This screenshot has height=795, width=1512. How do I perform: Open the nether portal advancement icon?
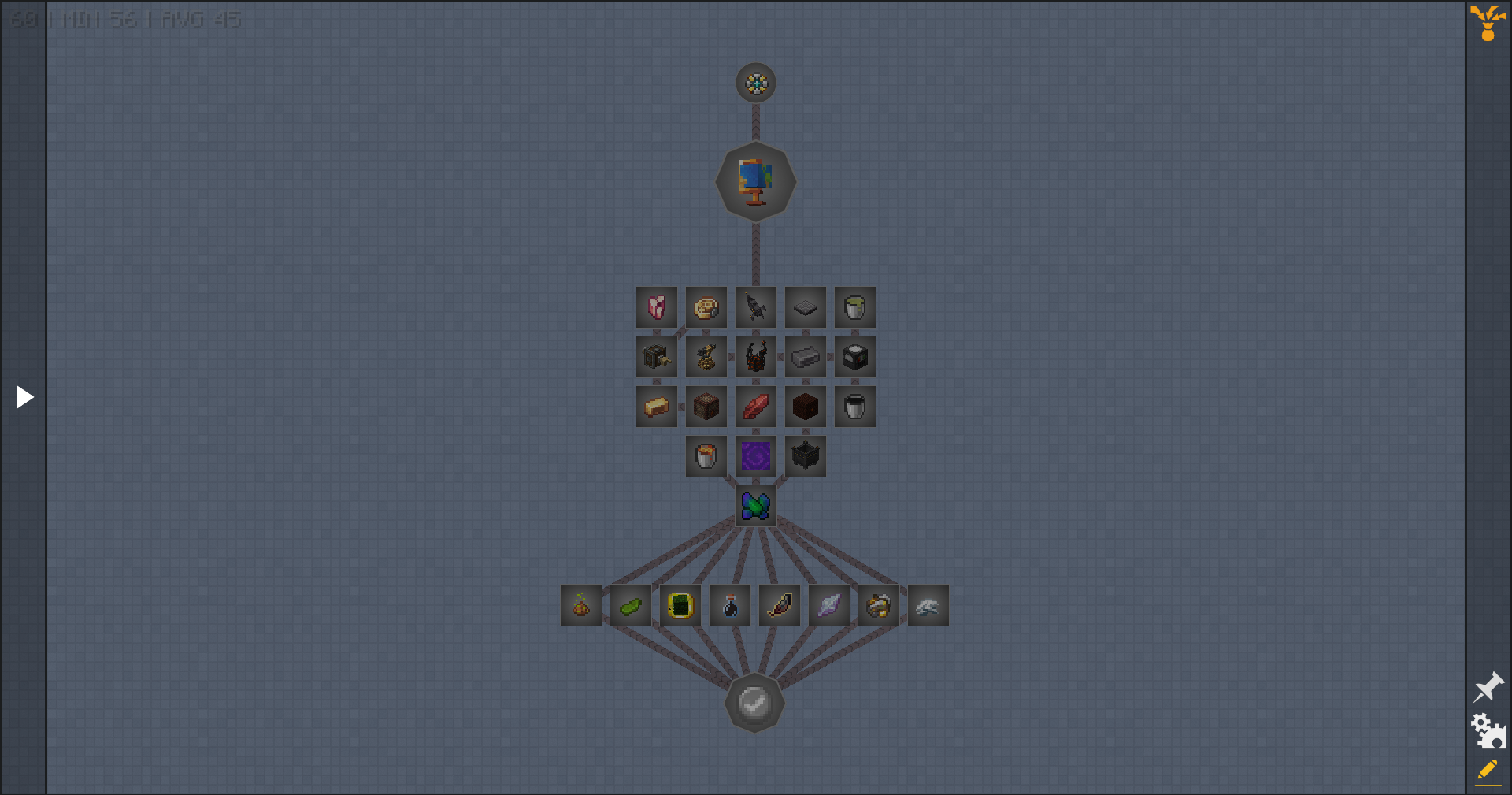(755, 456)
